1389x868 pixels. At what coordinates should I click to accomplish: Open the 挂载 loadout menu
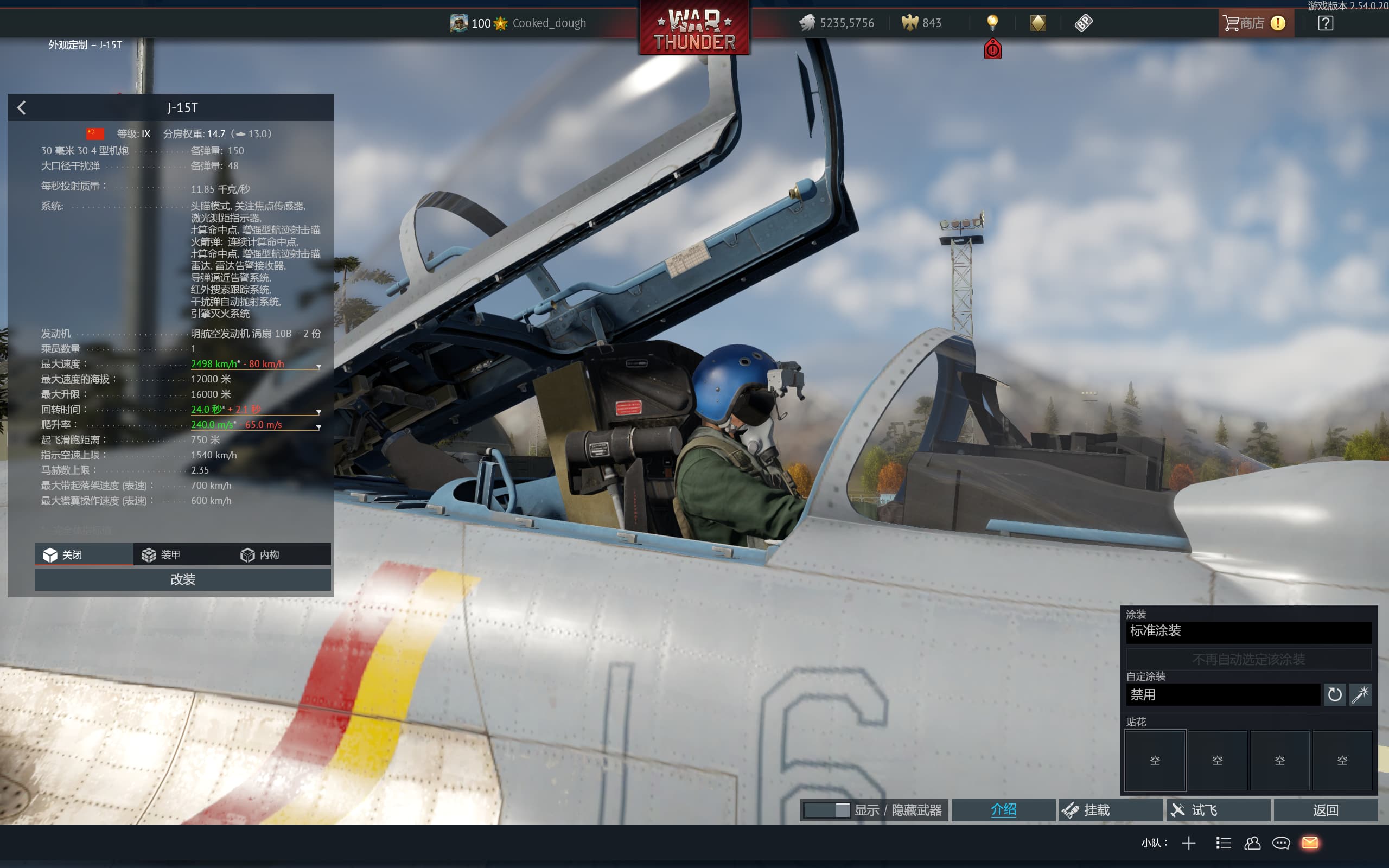tap(1110, 810)
